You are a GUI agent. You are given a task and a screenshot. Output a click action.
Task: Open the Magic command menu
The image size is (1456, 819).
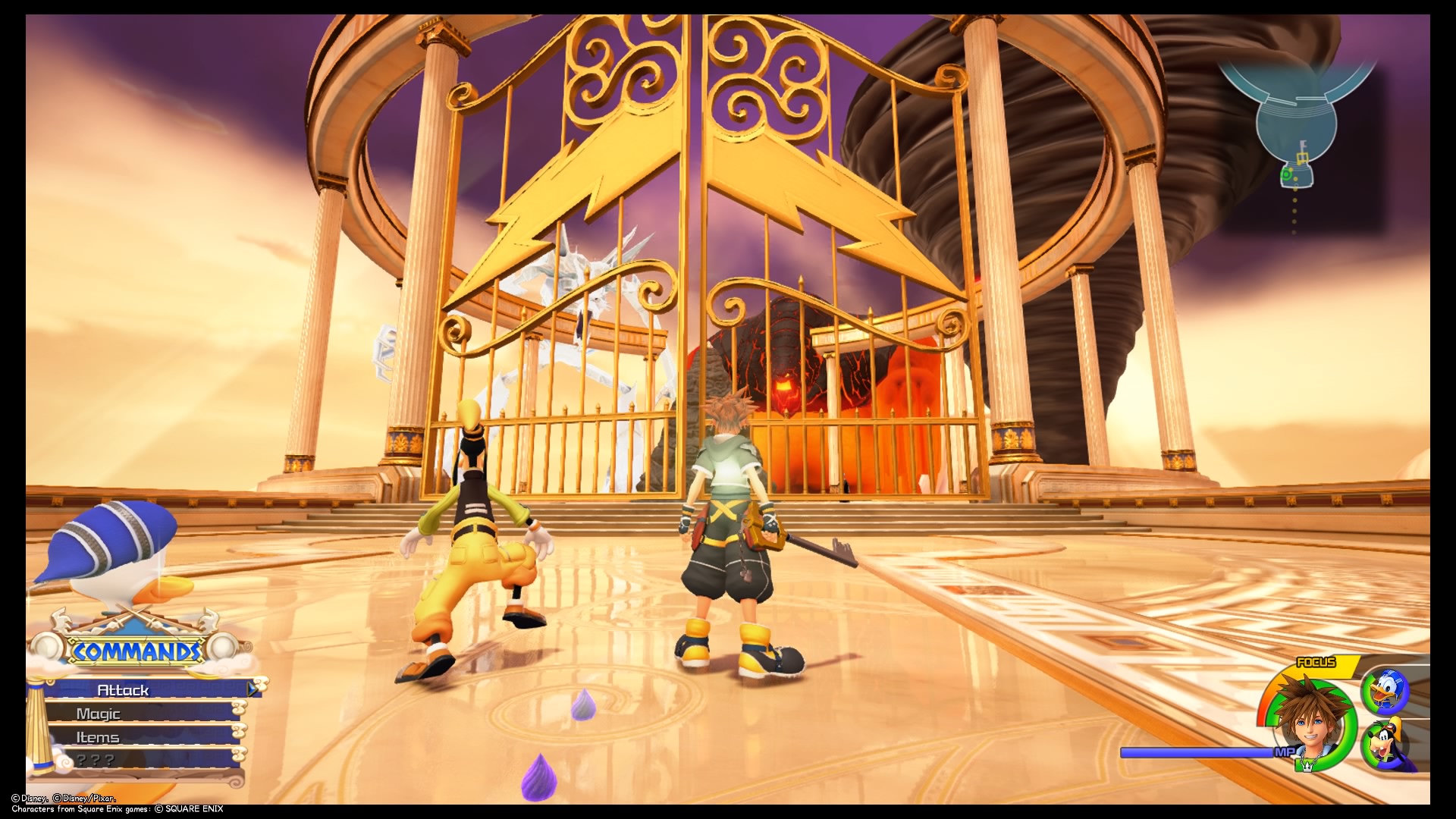tap(99, 714)
